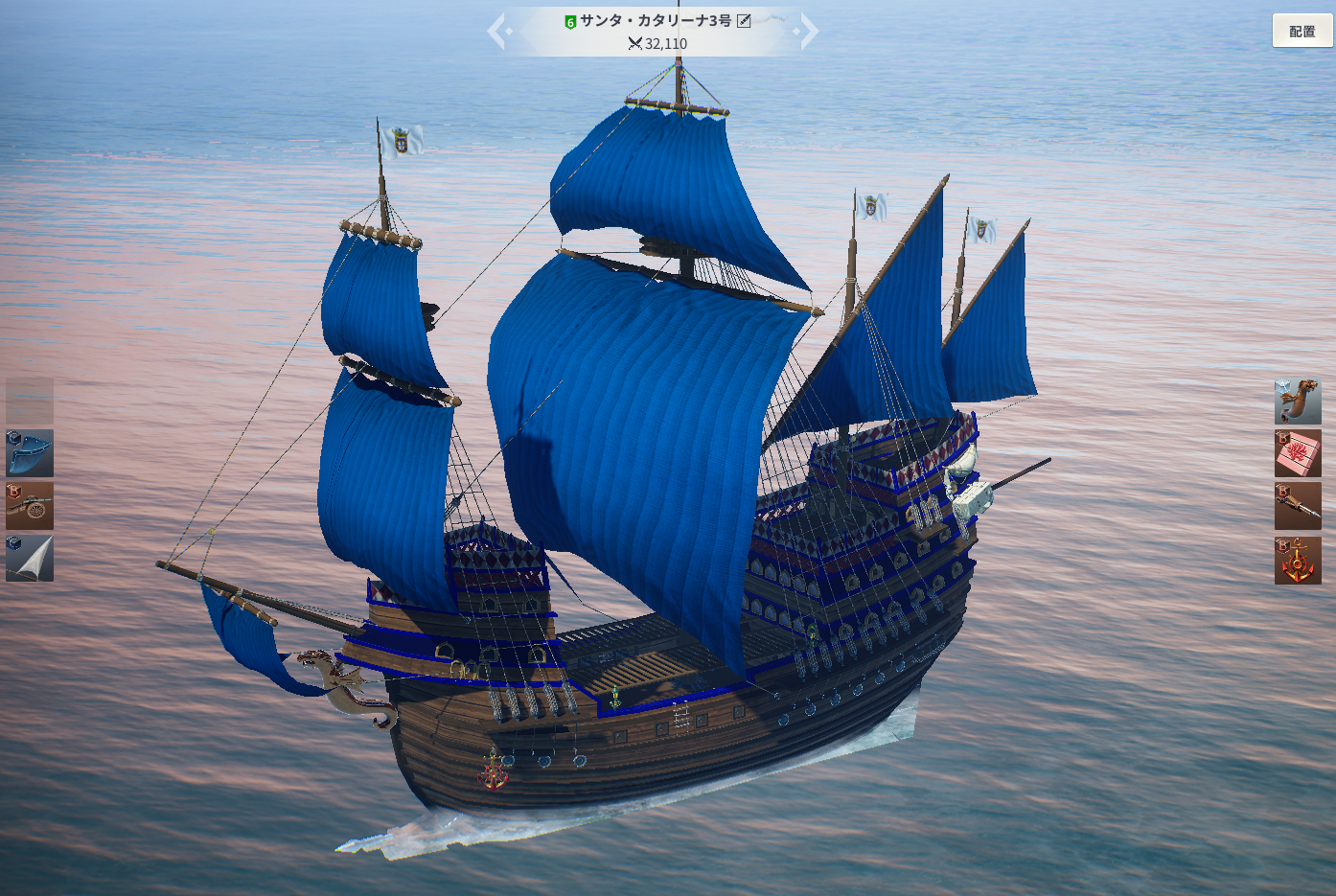This screenshot has width=1336, height=896.
Task: Click the 配置 button
Action: pos(1301,31)
